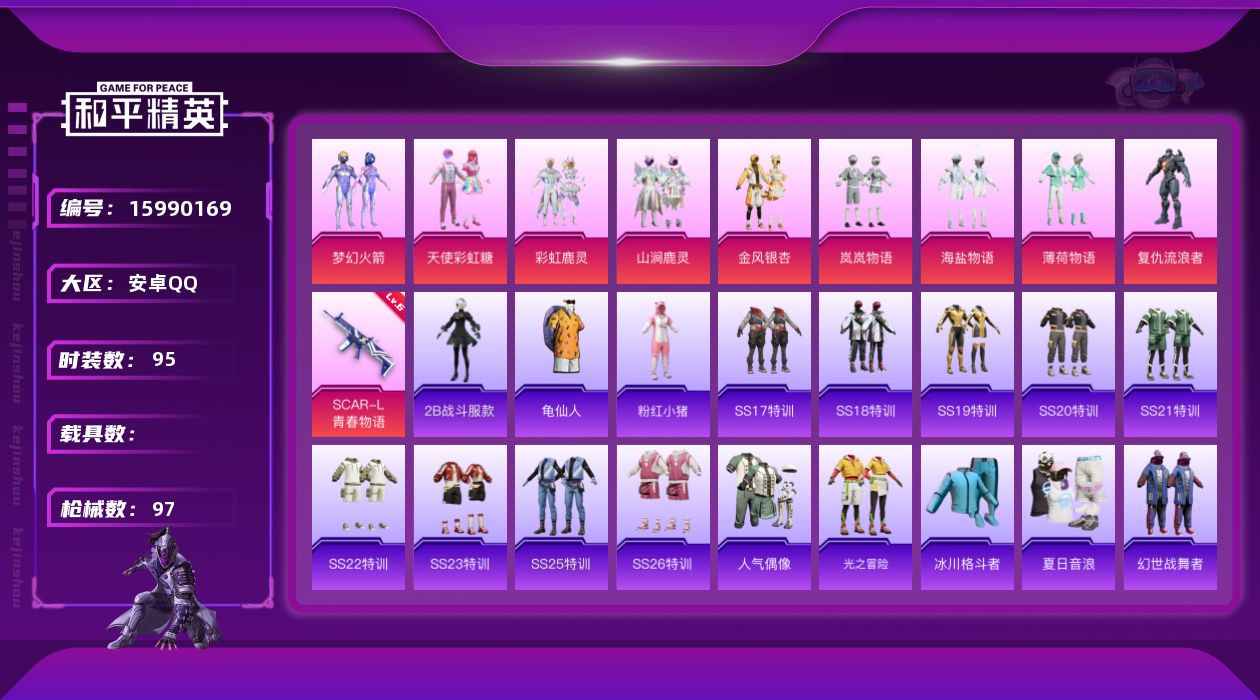Select the 薄荷物语 outfit card
Image resolution: width=1260 pixels, height=700 pixels.
click(1068, 210)
